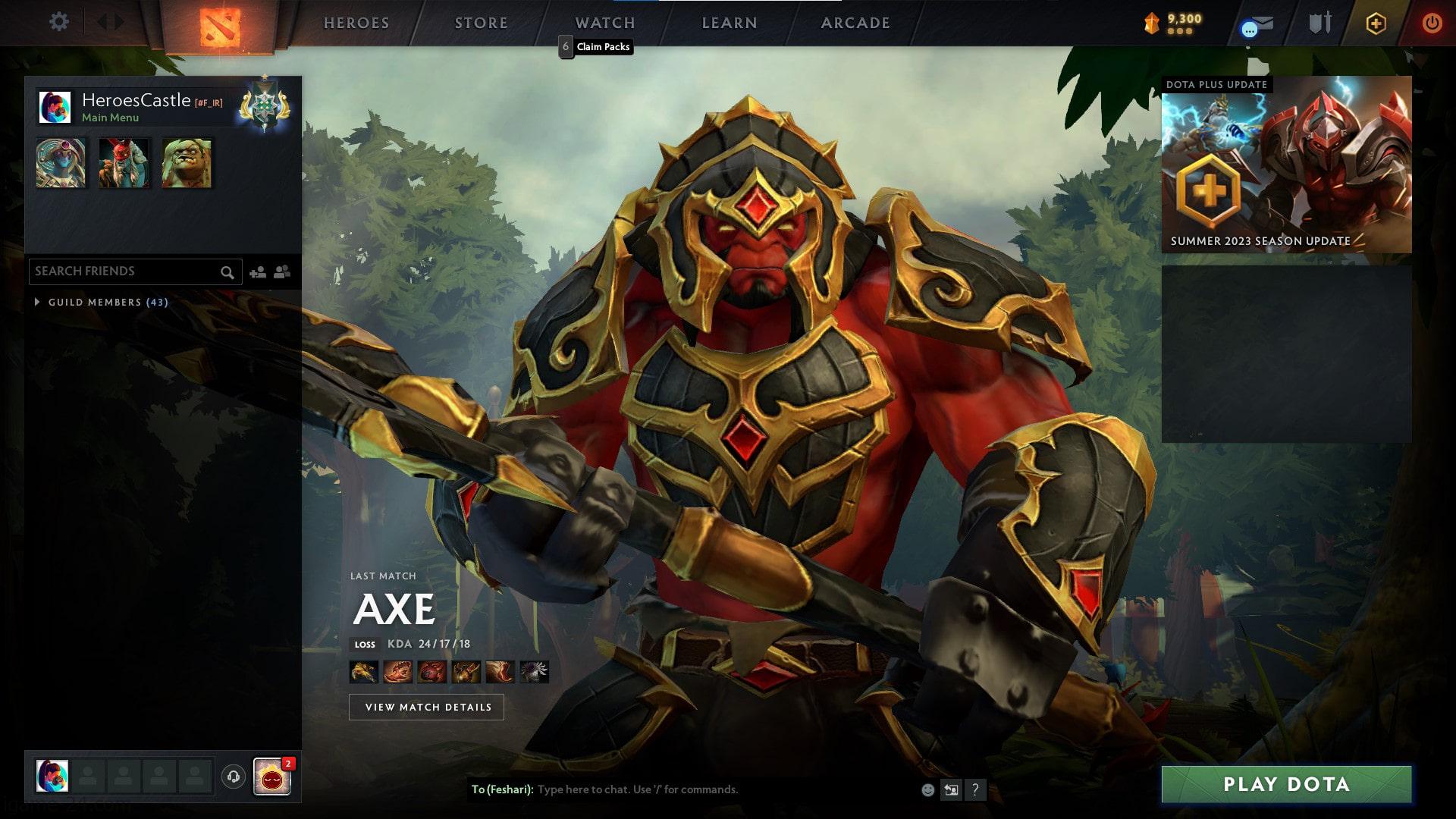Viewport: 1456px width, 819px height.
Task: Open HeroesCastle player profile
Action: click(x=136, y=100)
